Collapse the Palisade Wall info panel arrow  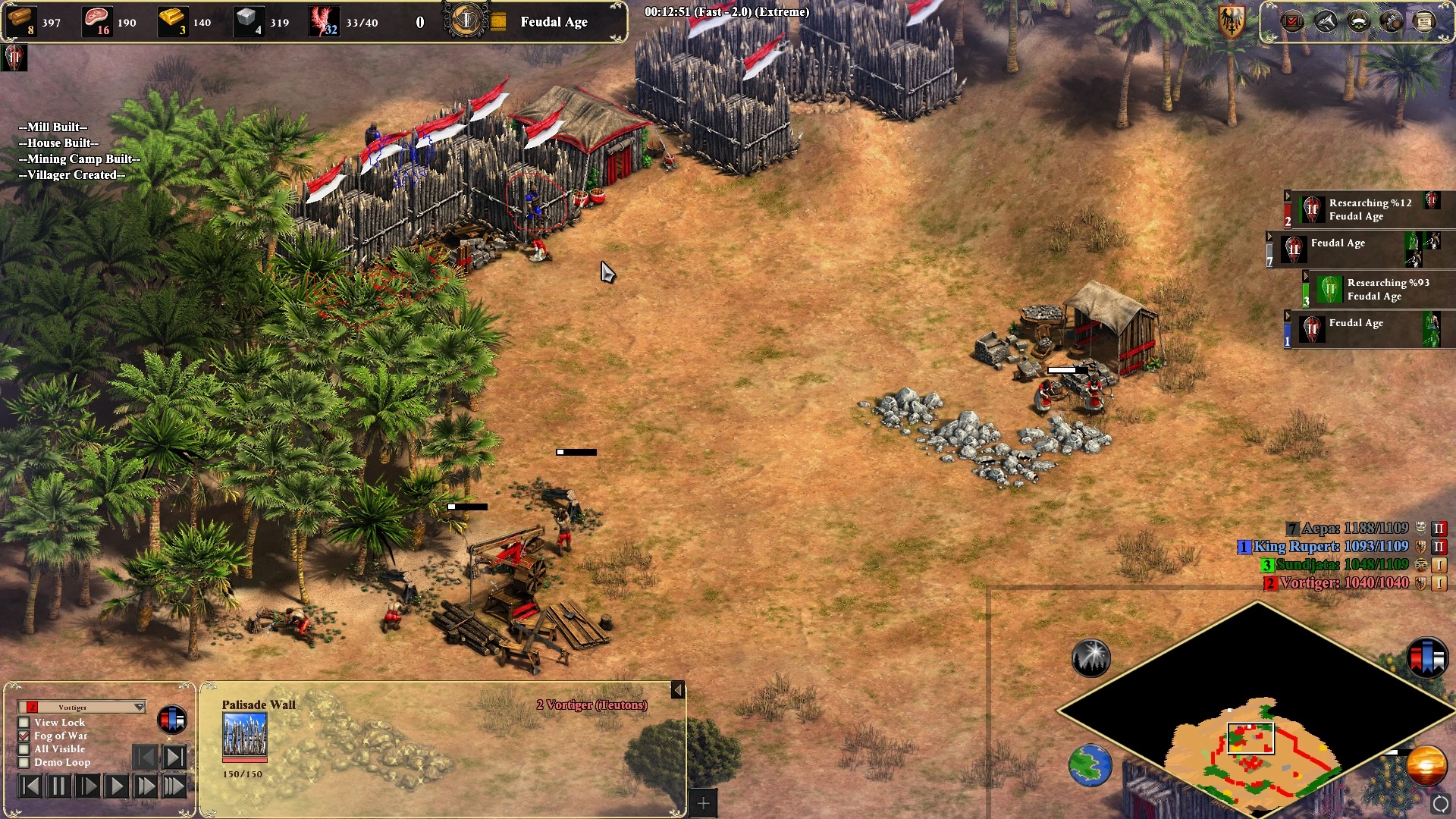pos(677,690)
